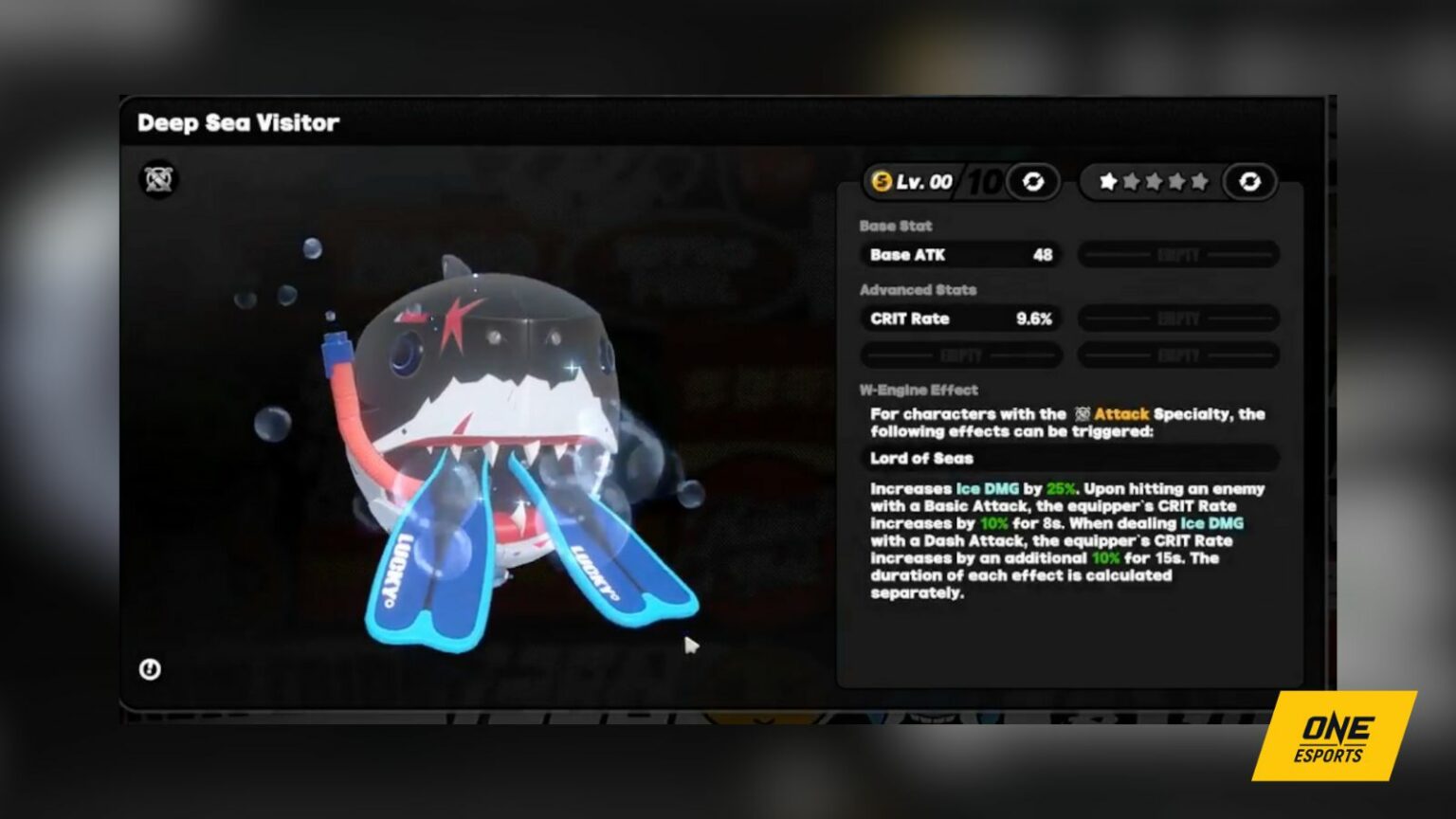
Task: Click the Base ATK 48 stat row
Action: [x=960, y=254]
